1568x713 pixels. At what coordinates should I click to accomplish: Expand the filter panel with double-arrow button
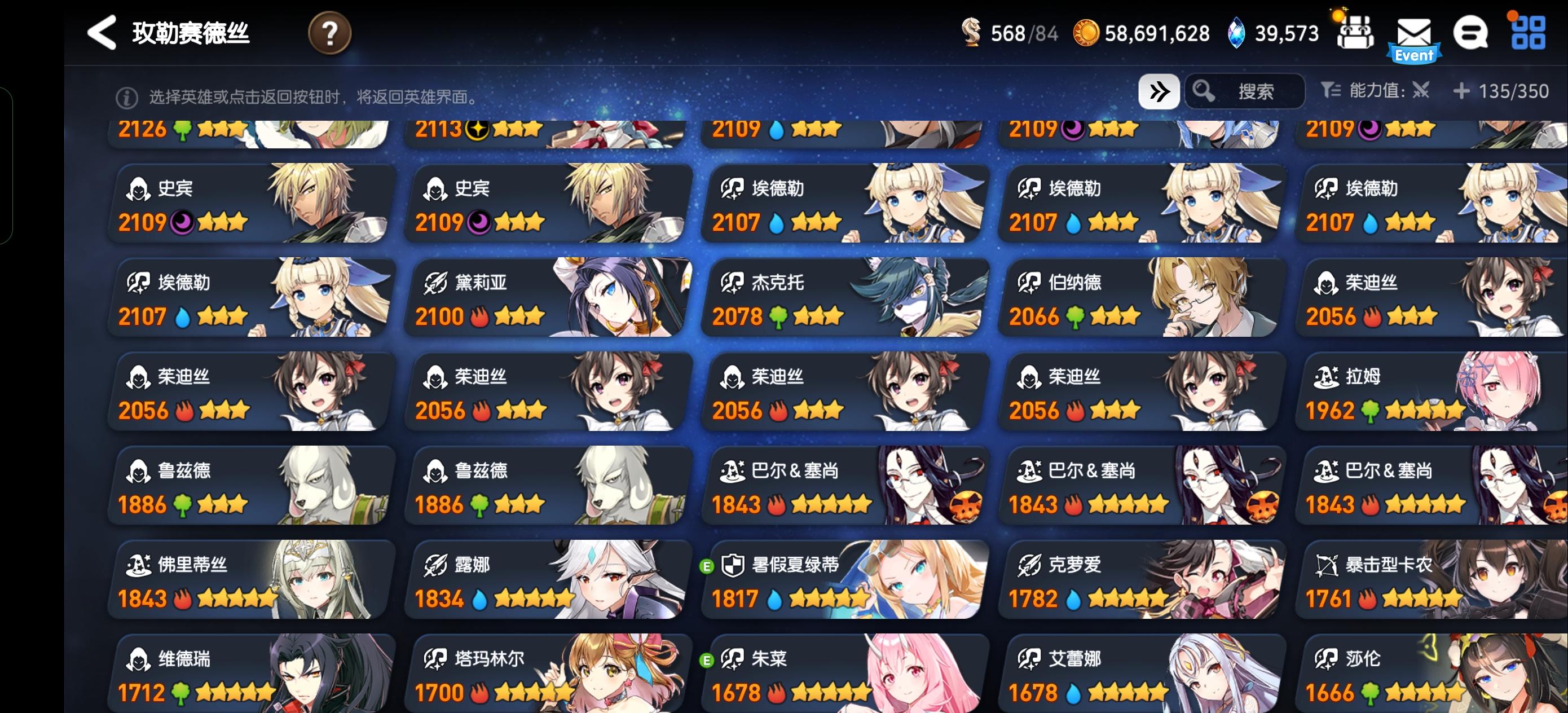pyautogui.click(x=1159, y=91)
